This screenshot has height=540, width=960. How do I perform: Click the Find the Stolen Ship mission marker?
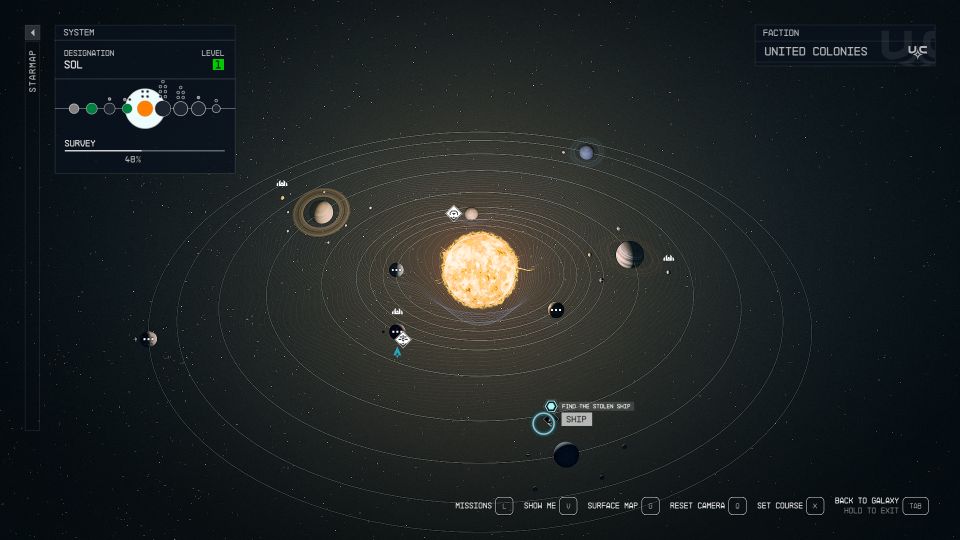point(551,406)
